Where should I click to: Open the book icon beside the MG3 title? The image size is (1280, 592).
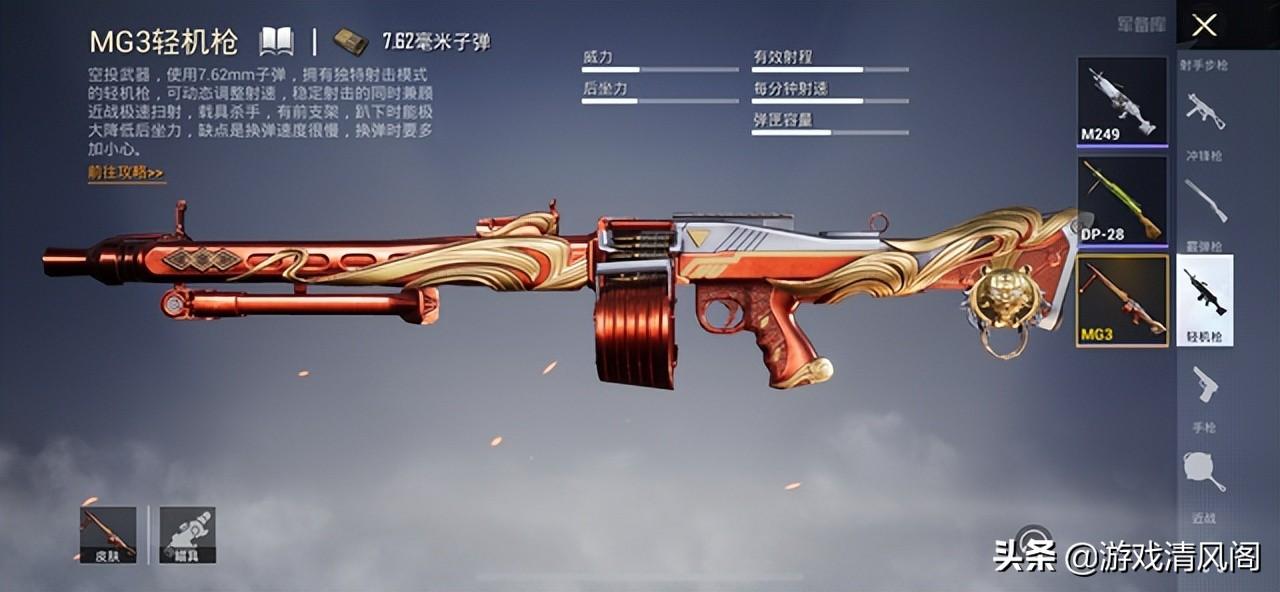(x=276, y=42)
